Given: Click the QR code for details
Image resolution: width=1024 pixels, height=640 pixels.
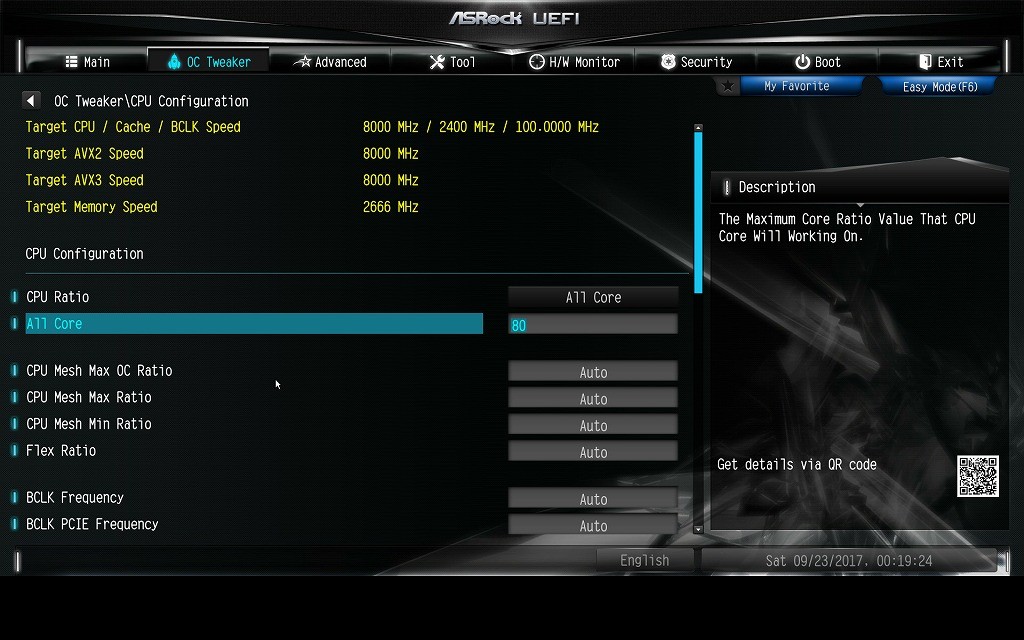Looking at the screenshot, I should pos(977,476).
